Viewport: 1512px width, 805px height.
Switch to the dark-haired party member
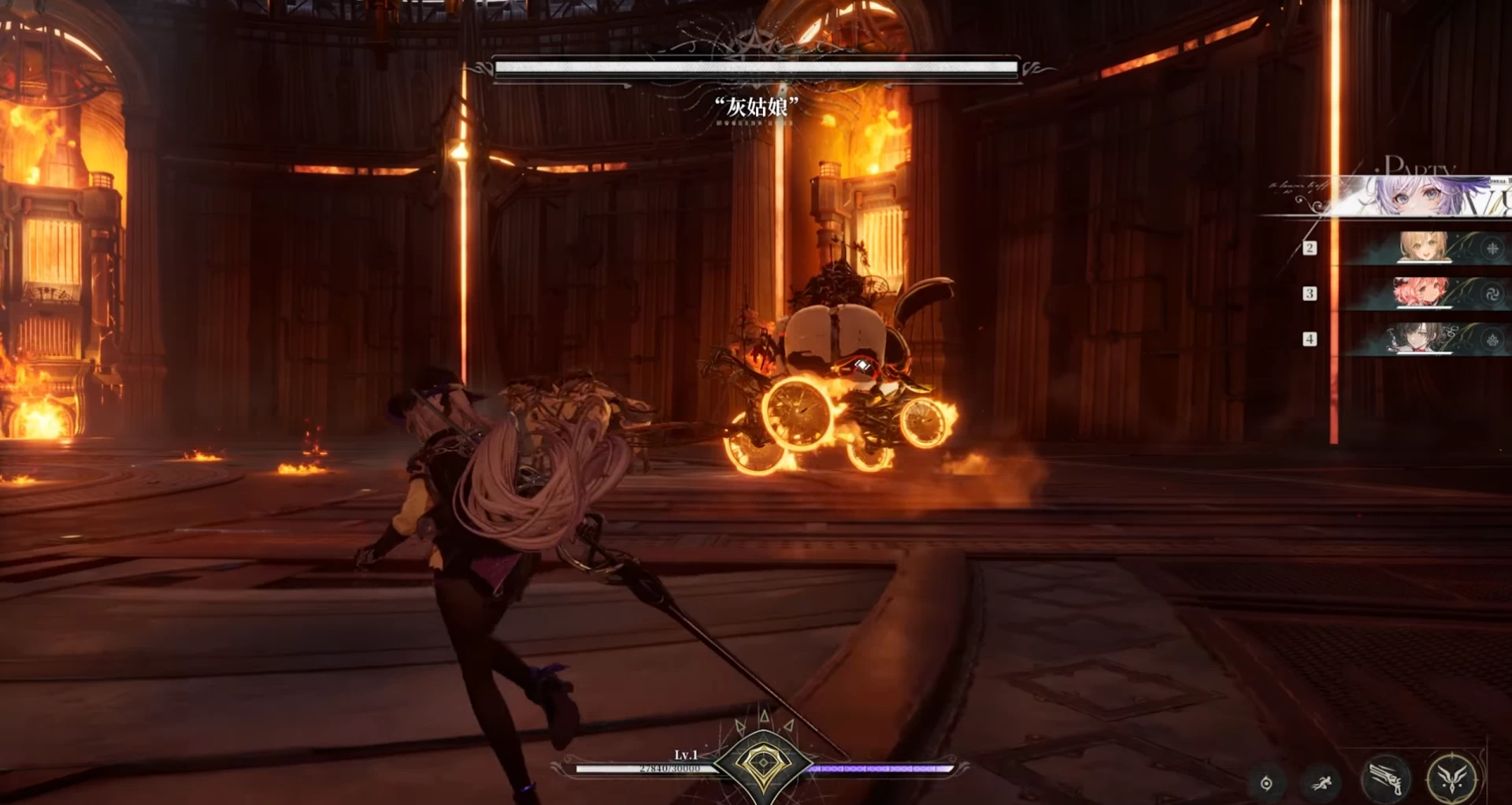tap(1421, 339)
